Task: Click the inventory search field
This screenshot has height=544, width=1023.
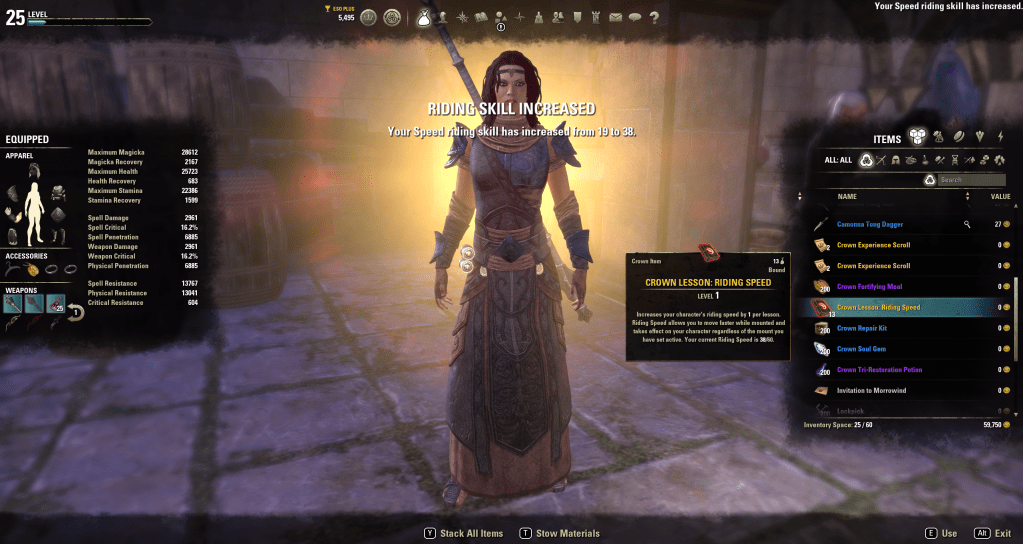Action: (971, 180)
